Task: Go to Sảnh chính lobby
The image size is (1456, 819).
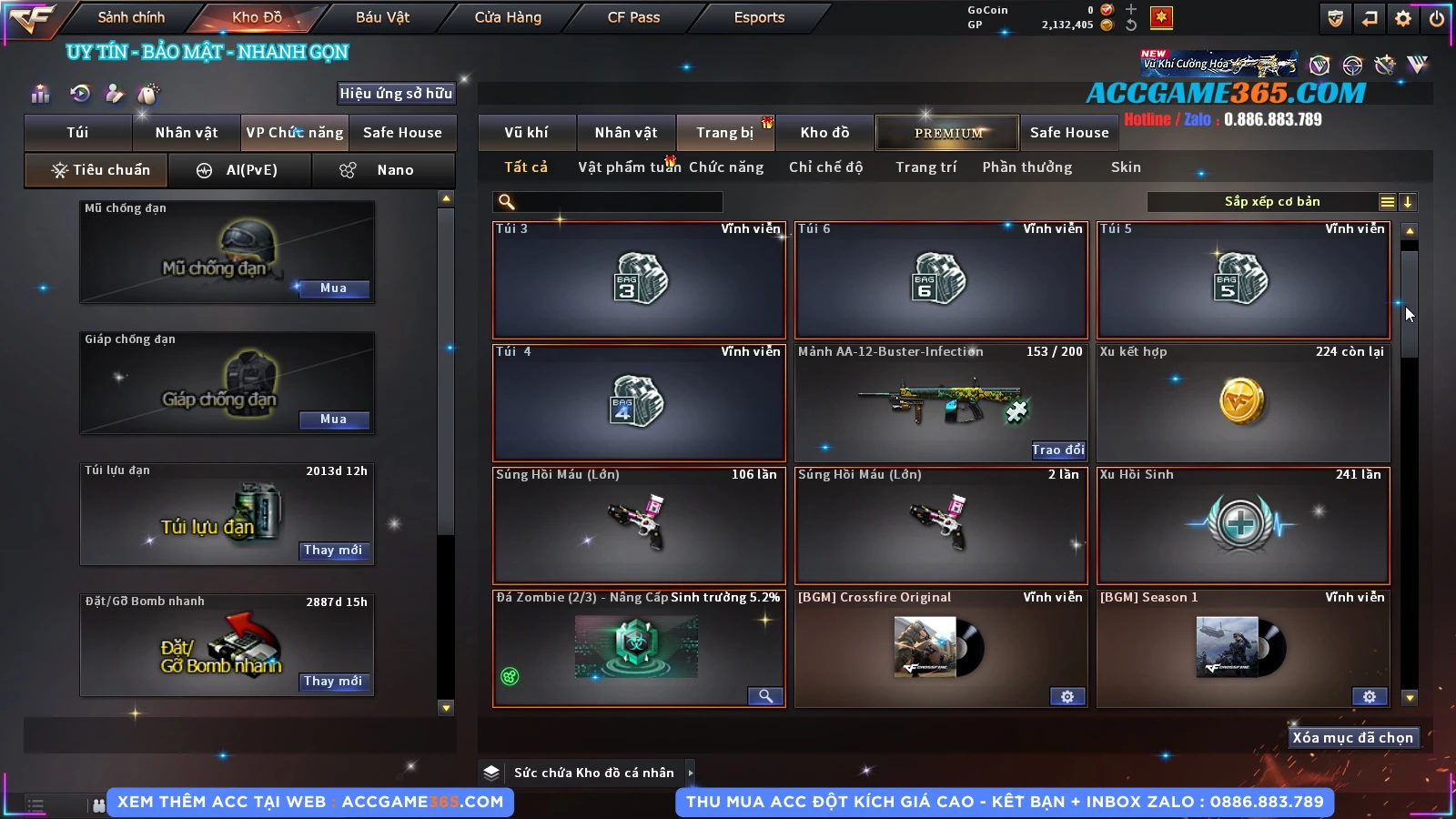Action: click(131, 17)
